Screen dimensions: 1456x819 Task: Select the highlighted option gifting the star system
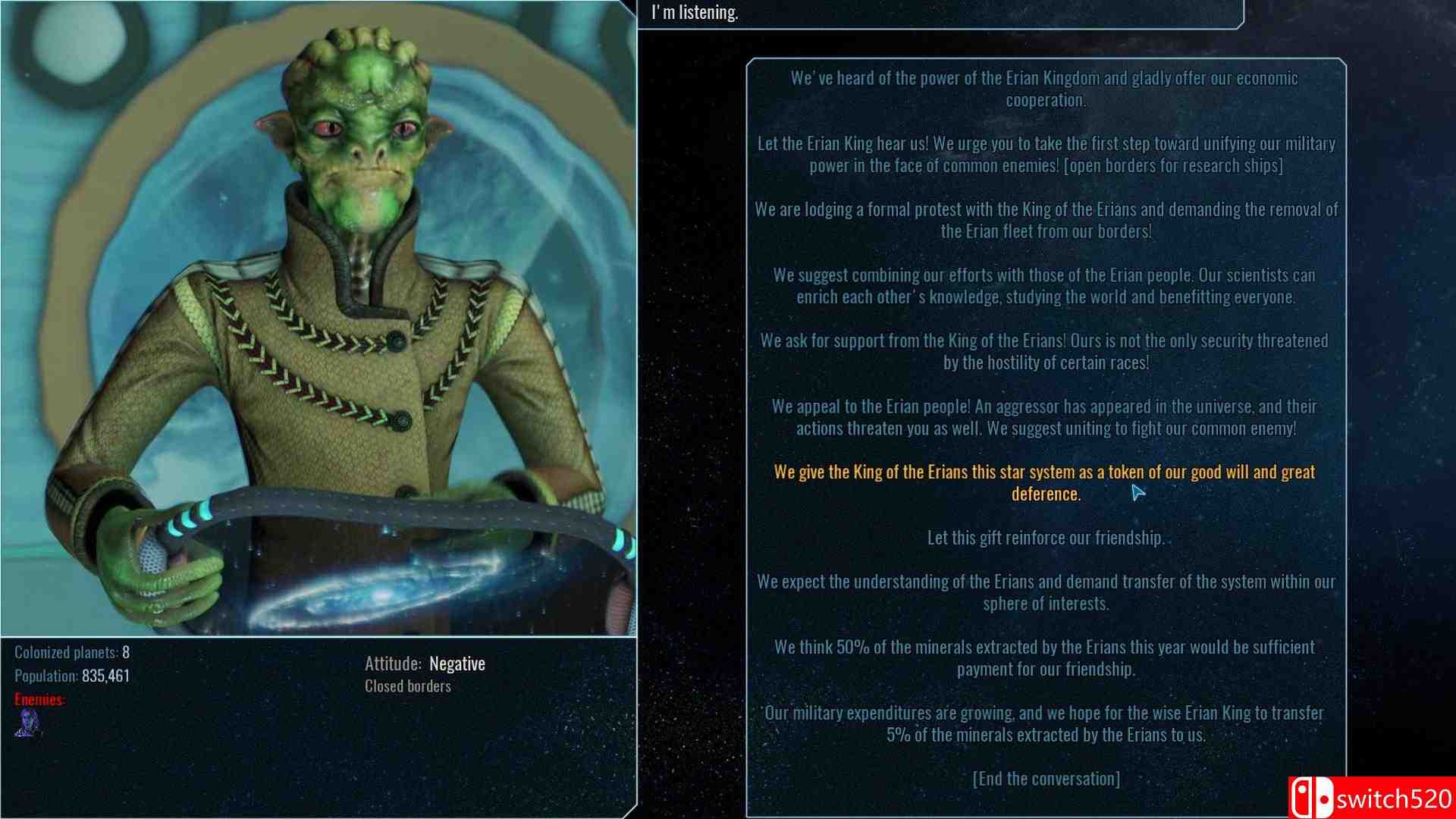pos(1045,482)
